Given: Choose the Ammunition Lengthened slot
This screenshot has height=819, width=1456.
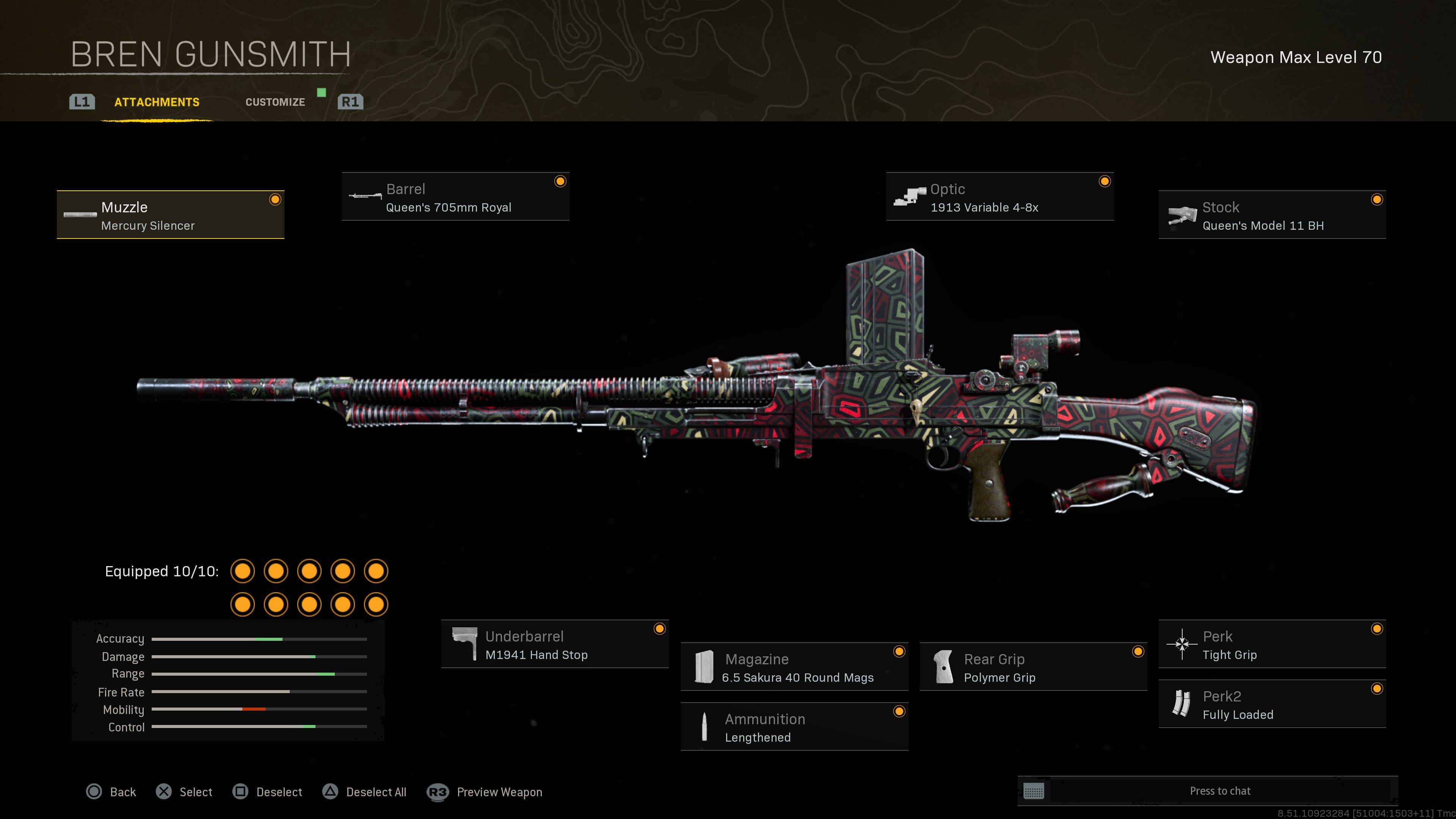Looking at the screenshot, I should (x=794, y=728).
